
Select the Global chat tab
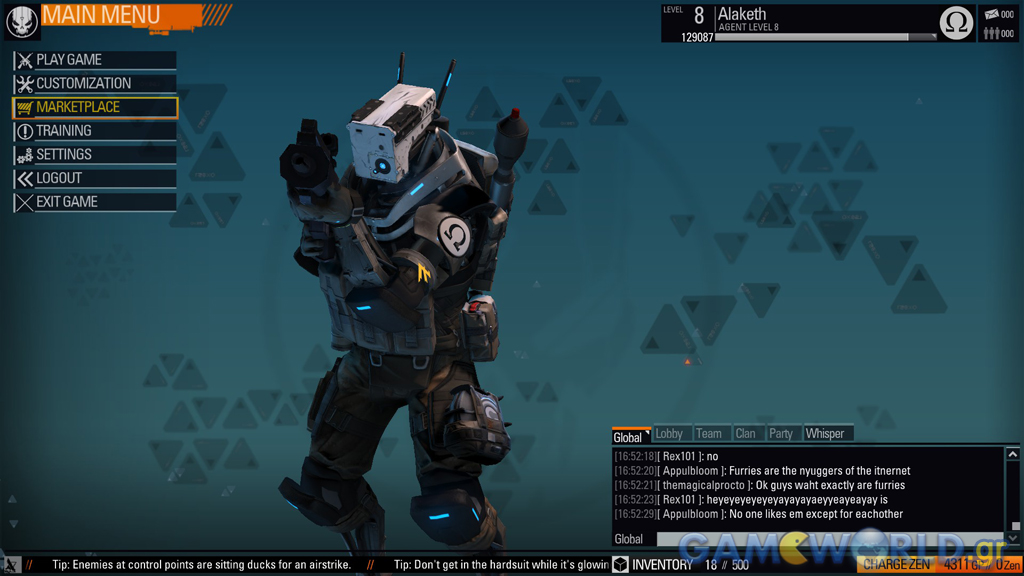tap(628, 437)
